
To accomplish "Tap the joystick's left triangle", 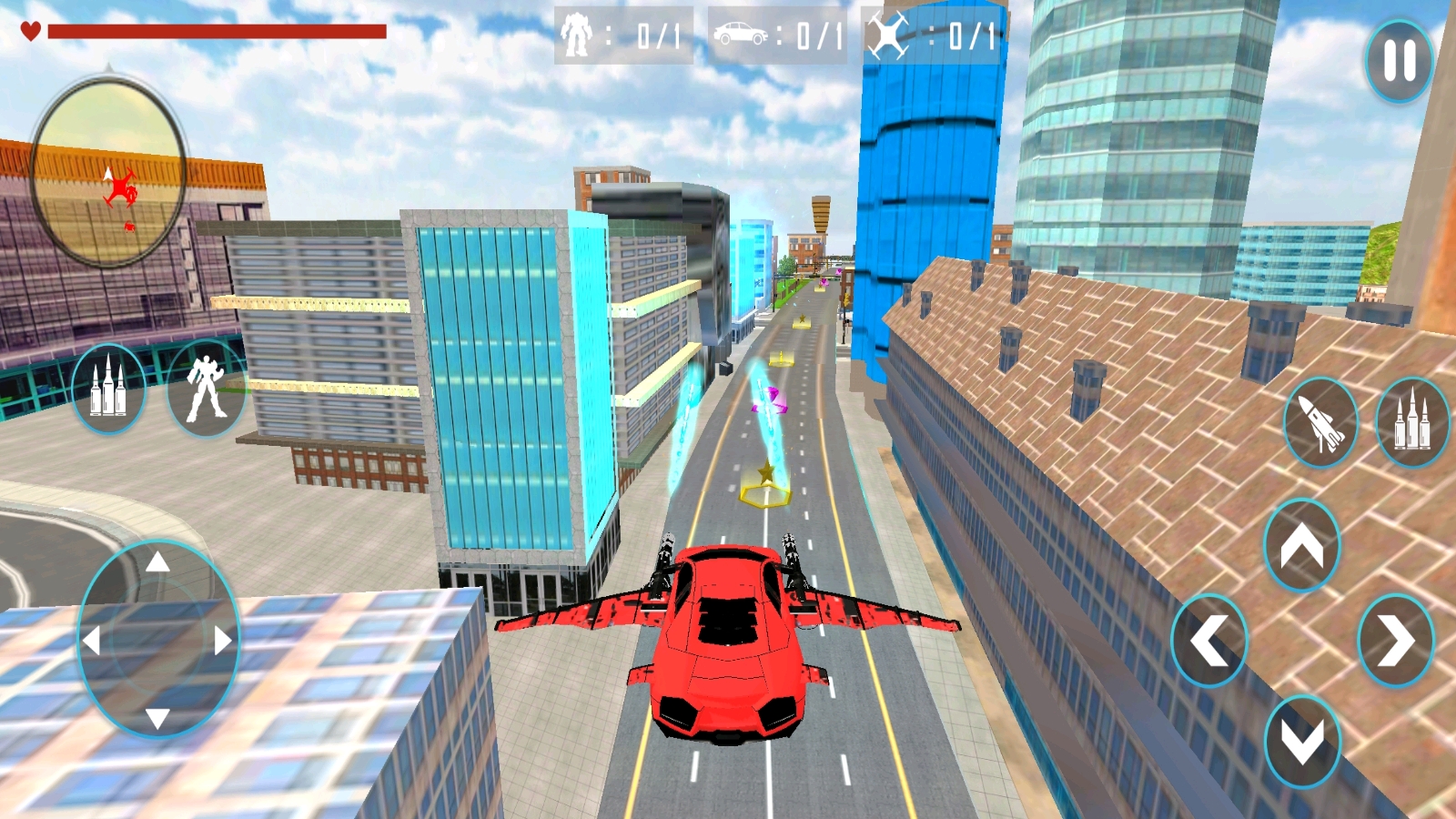I will 91,641.
